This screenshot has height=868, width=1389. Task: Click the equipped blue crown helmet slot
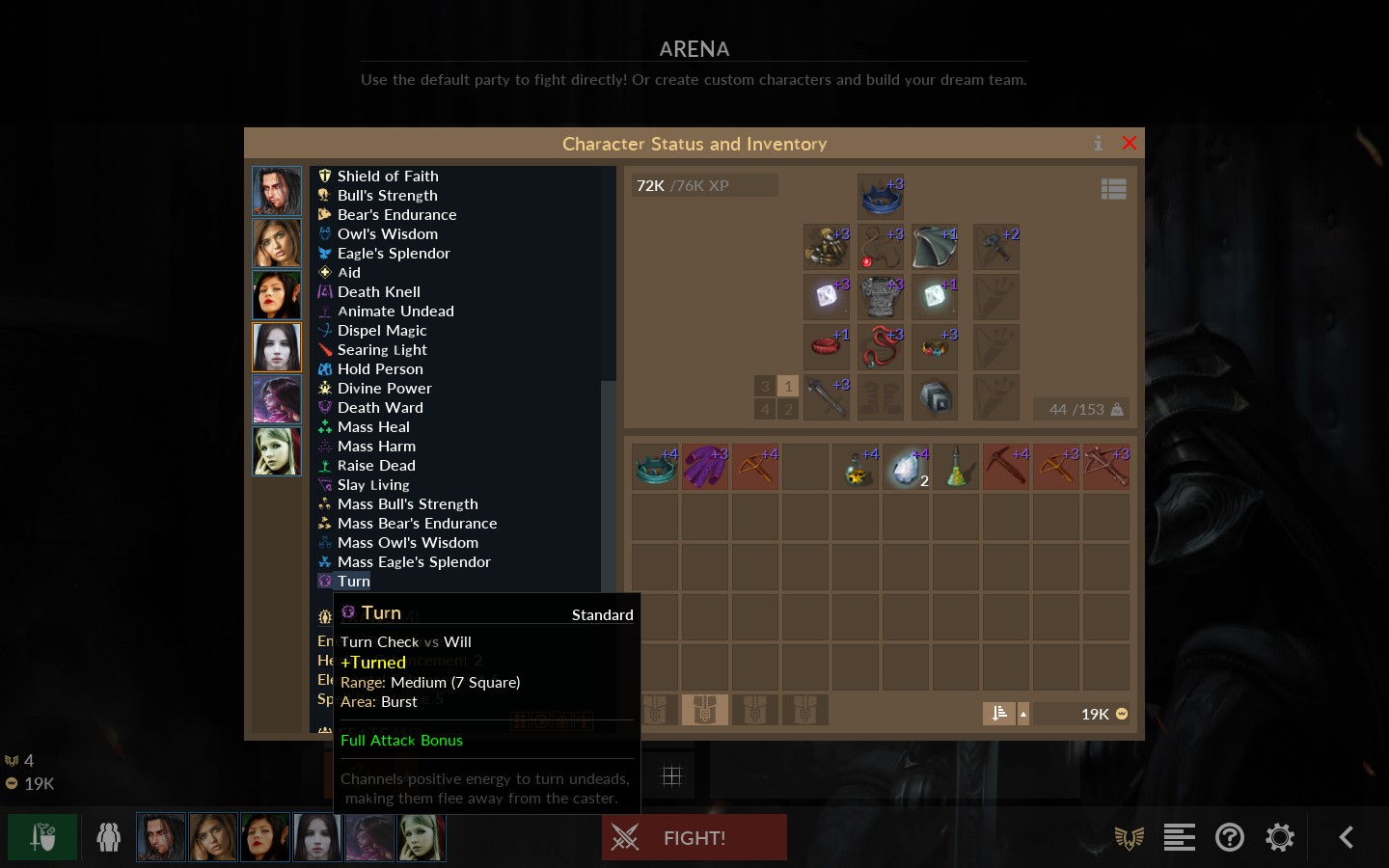[x=881, y=197]
